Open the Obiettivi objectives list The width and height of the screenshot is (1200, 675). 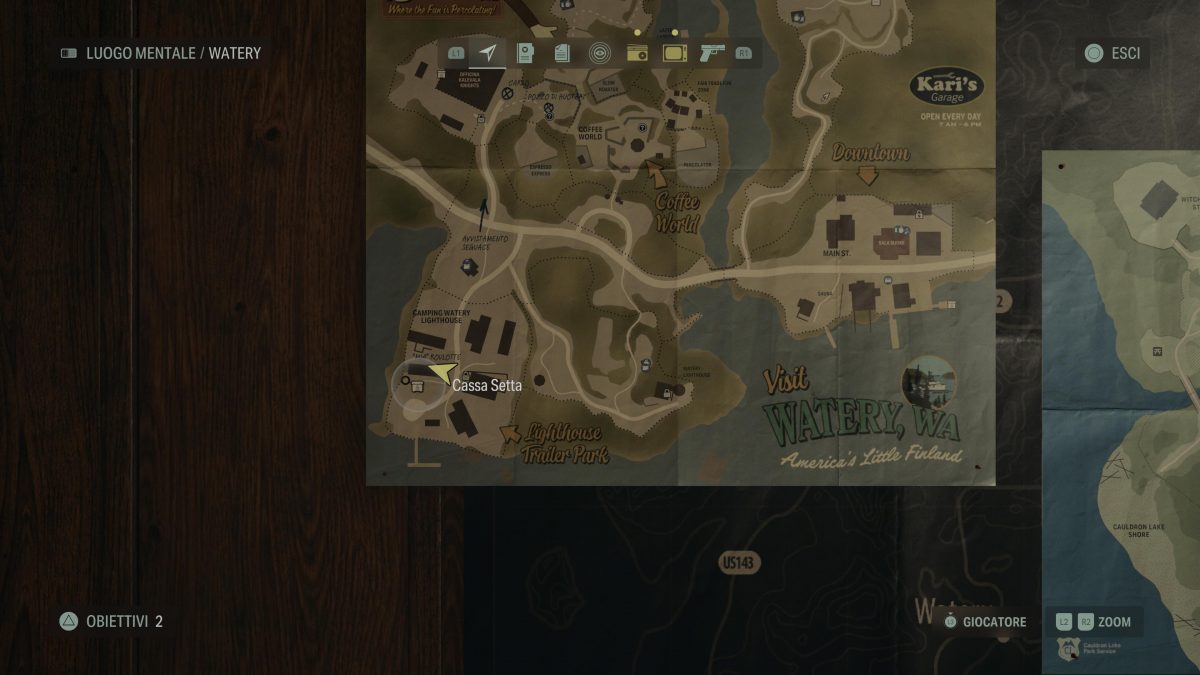(111, 621)
